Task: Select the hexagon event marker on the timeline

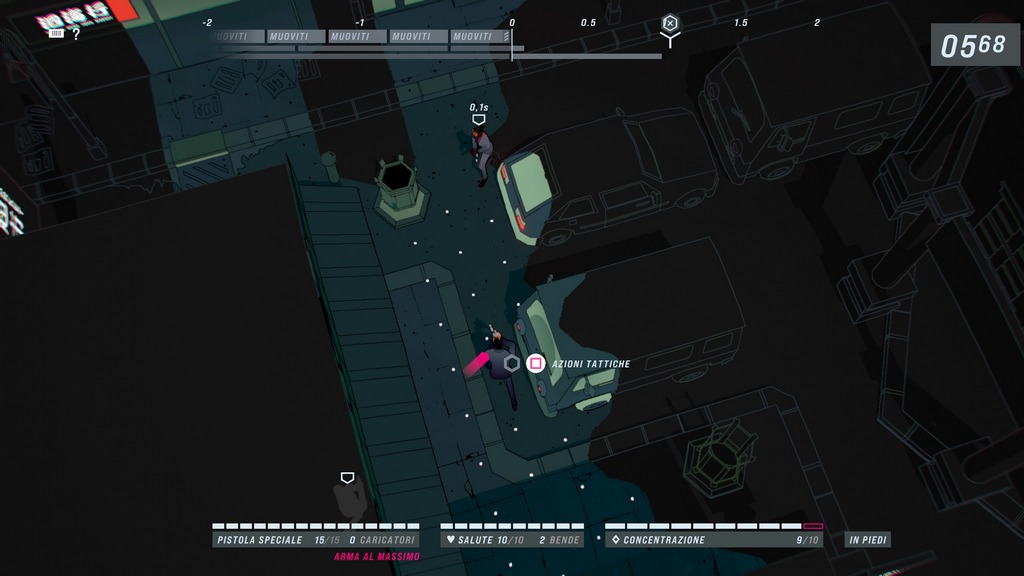Action: tap(670, 23)
